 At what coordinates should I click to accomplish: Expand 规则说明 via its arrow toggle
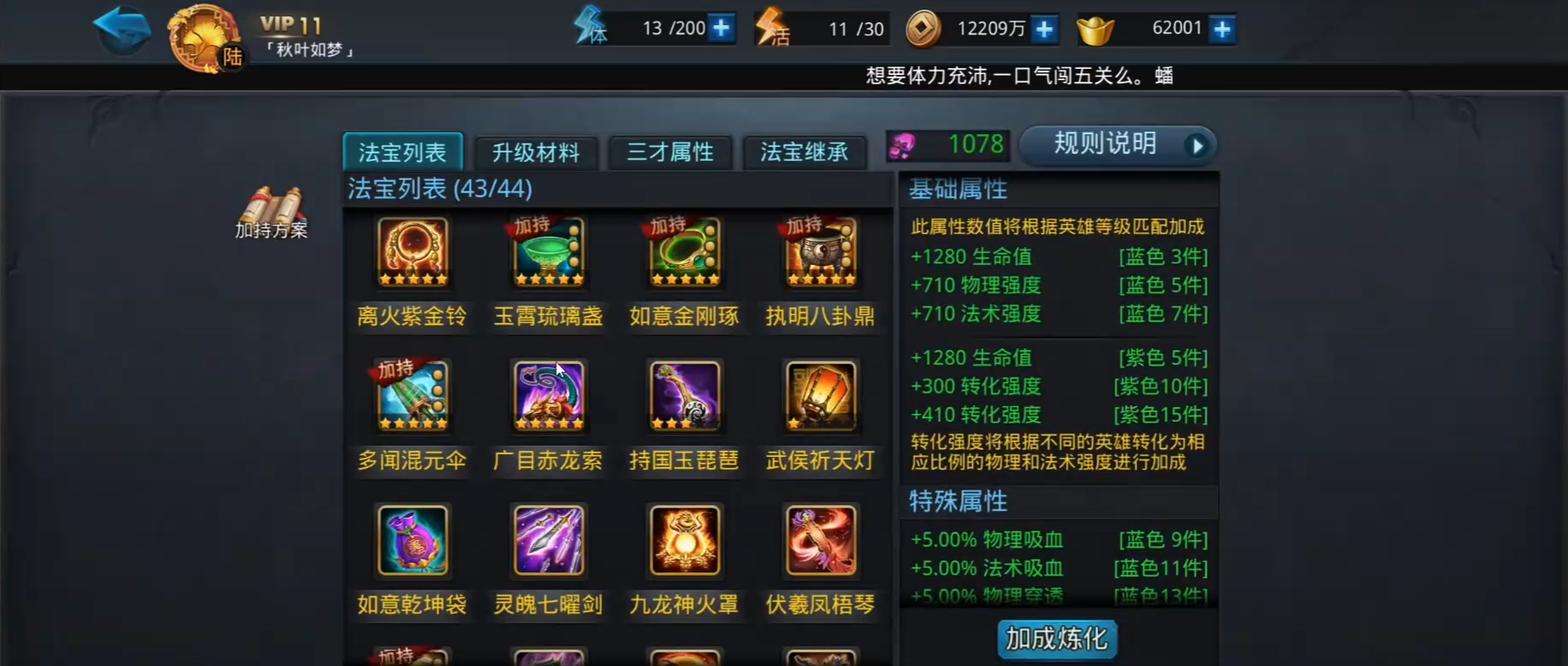pos(1197,145)
